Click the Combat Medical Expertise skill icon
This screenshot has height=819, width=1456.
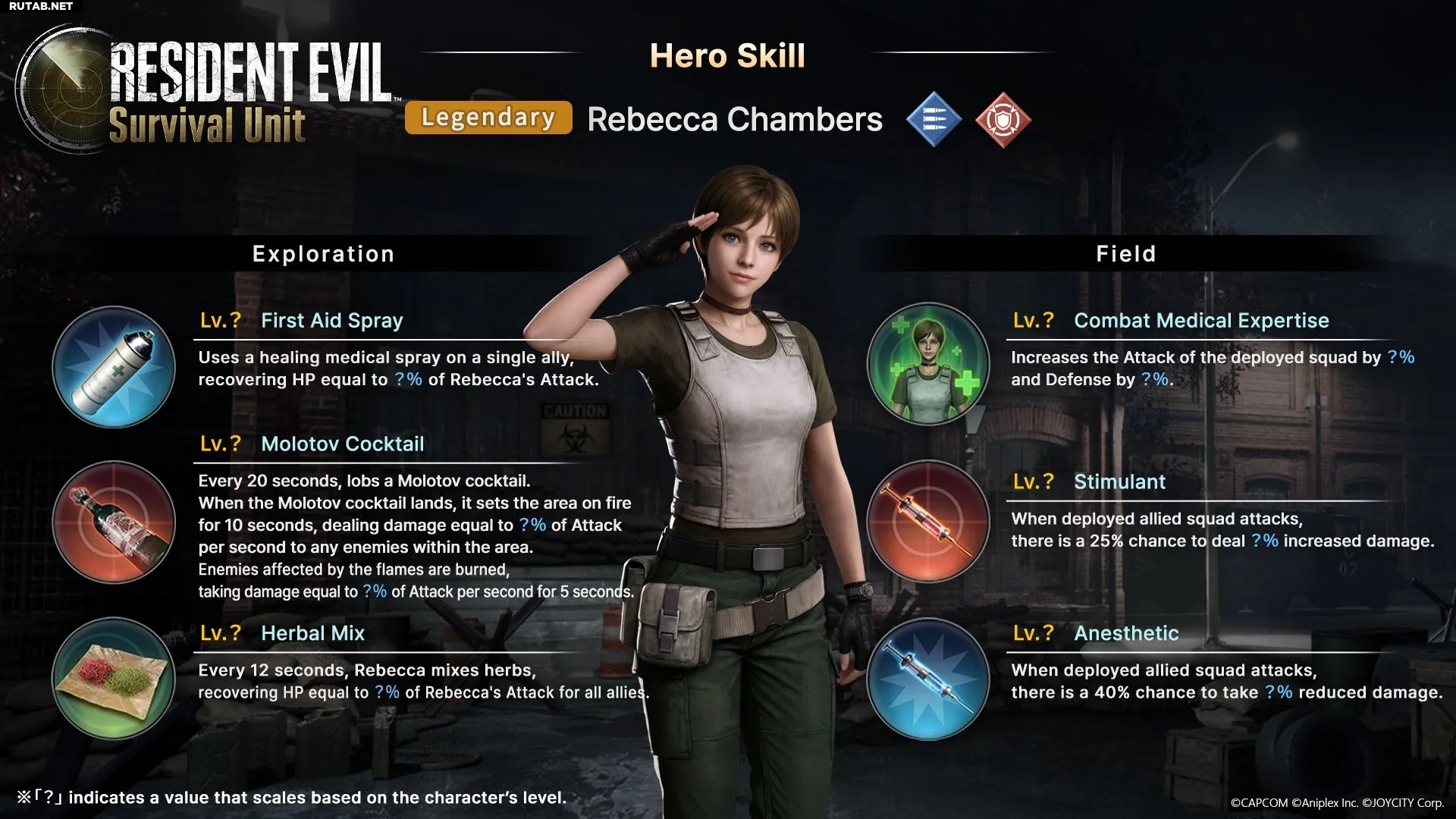(927, 364)
